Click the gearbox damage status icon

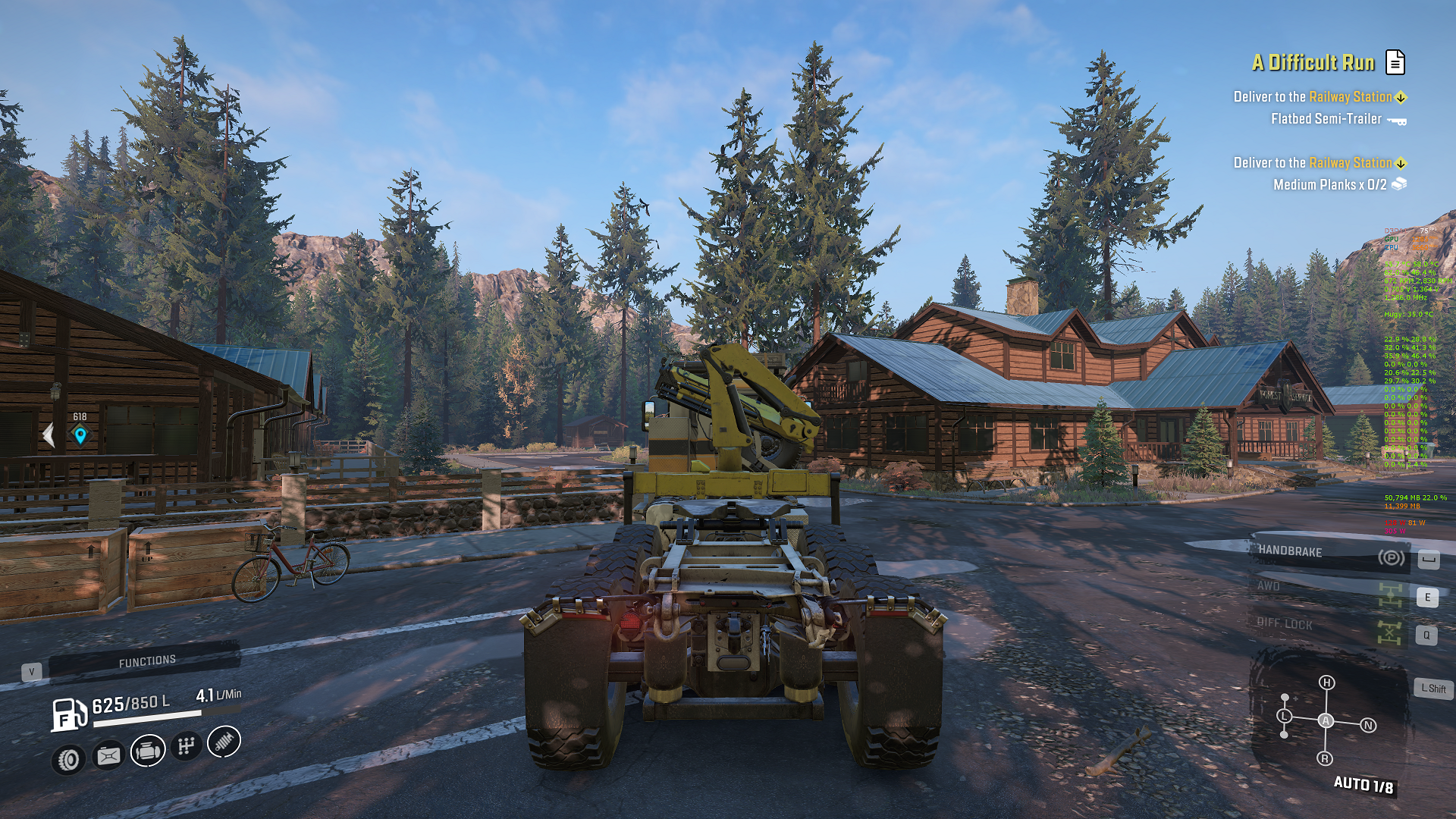point(187,746)
